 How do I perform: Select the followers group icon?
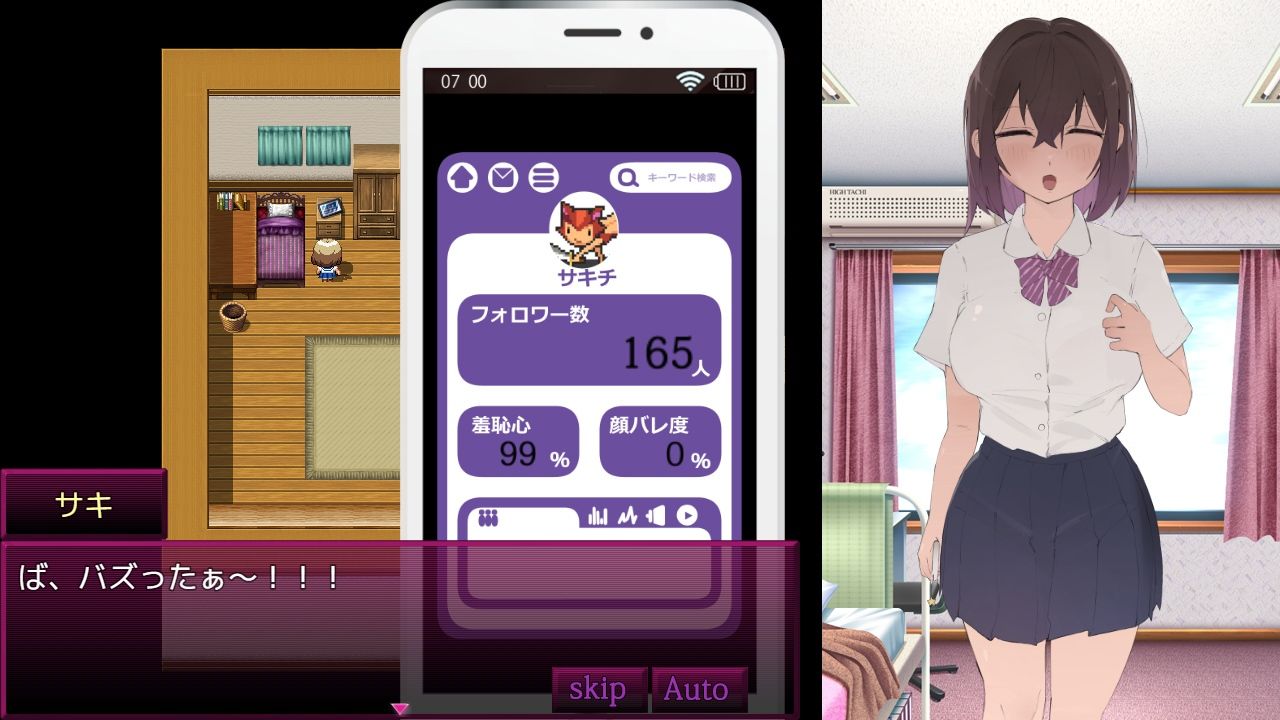(x=489, y=516)
